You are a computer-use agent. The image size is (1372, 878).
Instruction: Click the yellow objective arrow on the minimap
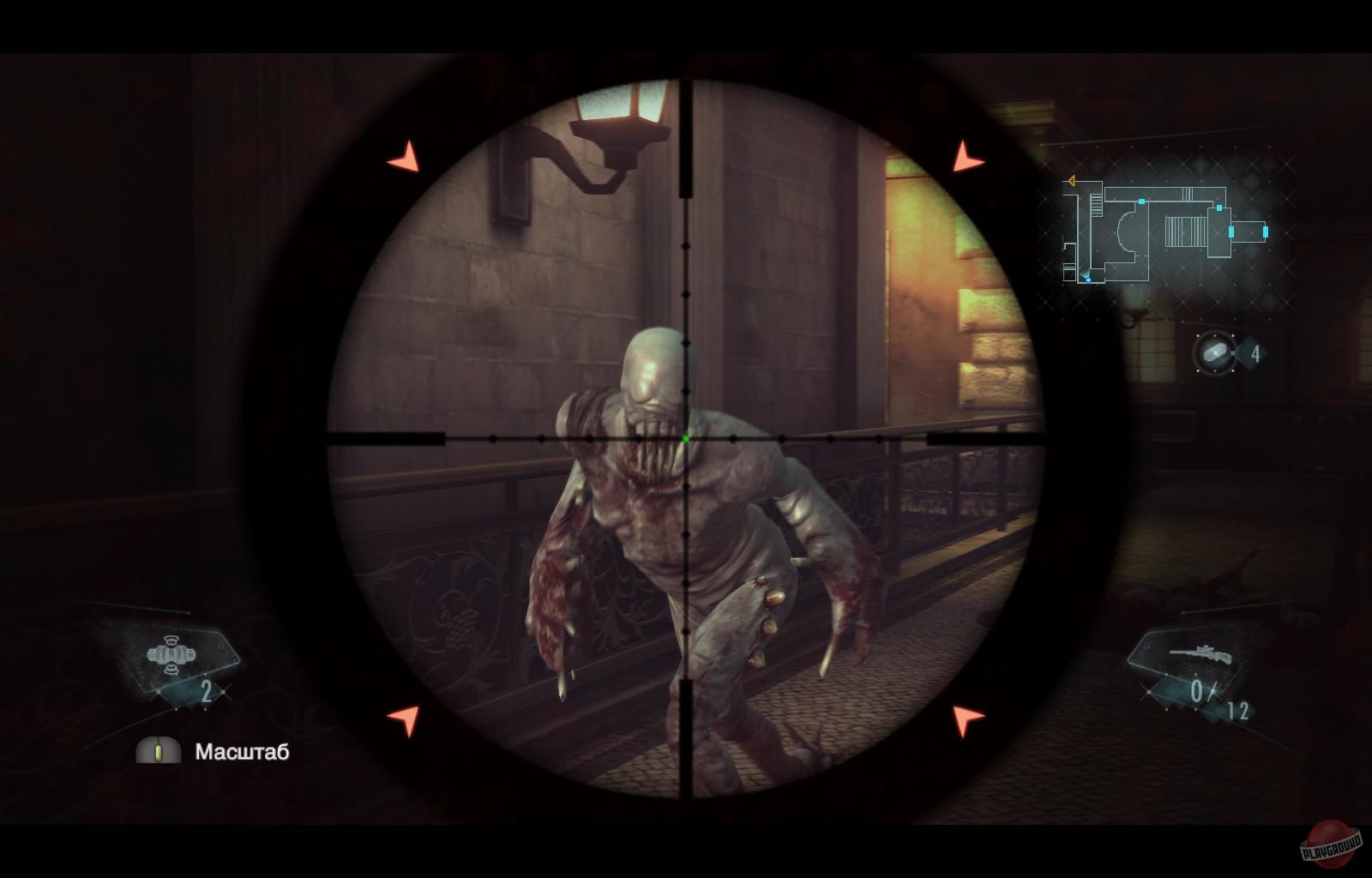coord(1070,182)
